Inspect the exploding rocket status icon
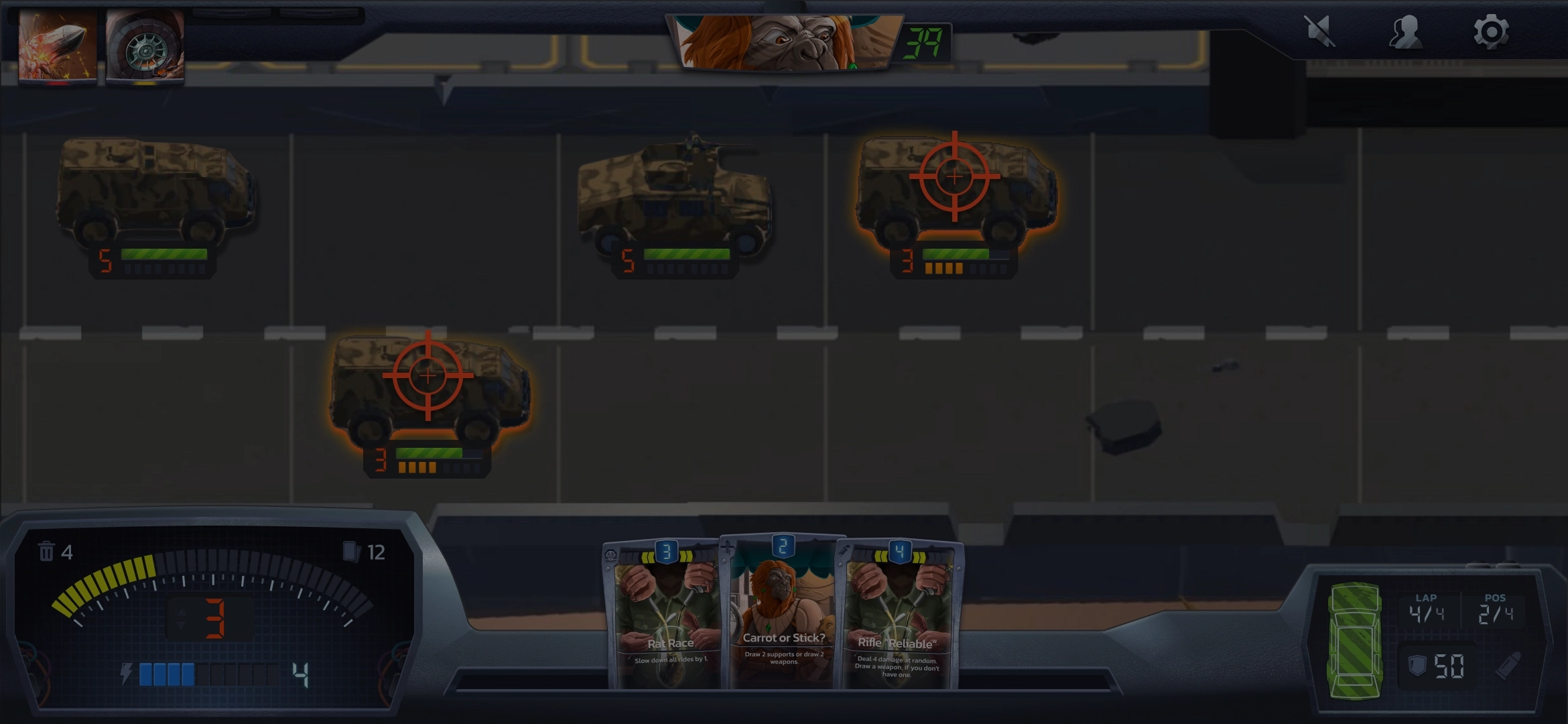 point(58,46)
